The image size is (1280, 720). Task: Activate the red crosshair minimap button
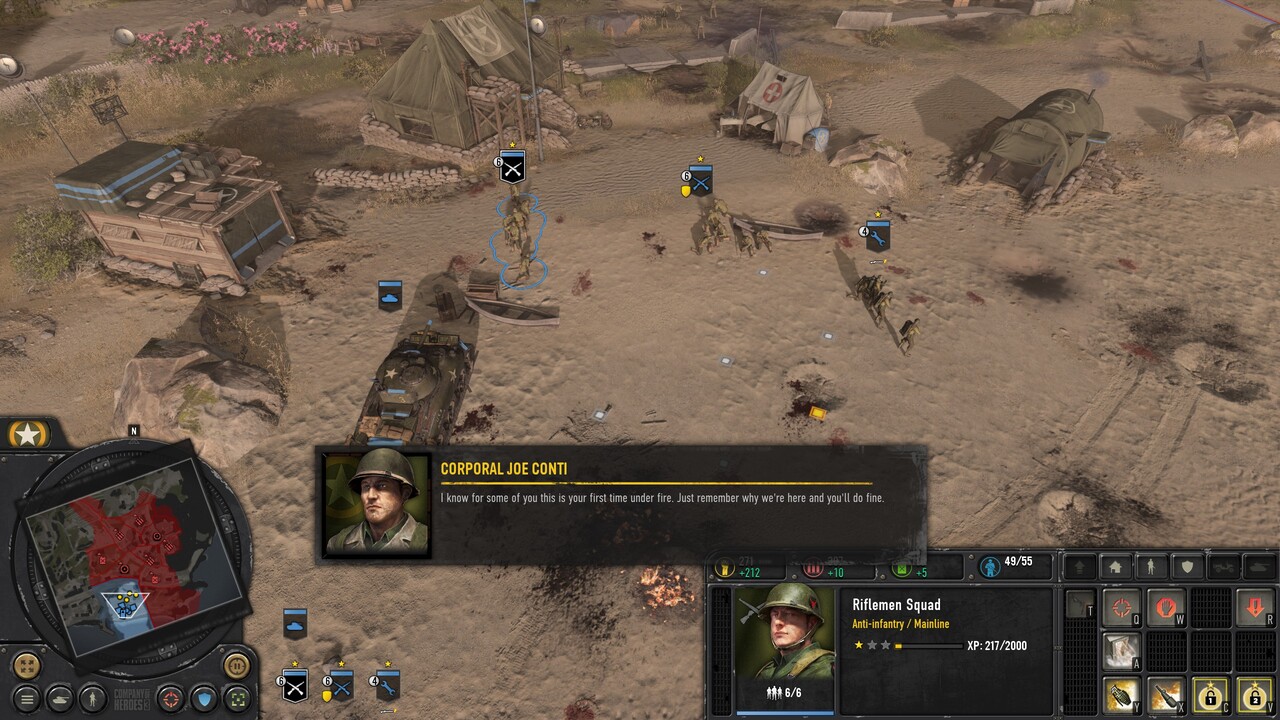point(171,697)
